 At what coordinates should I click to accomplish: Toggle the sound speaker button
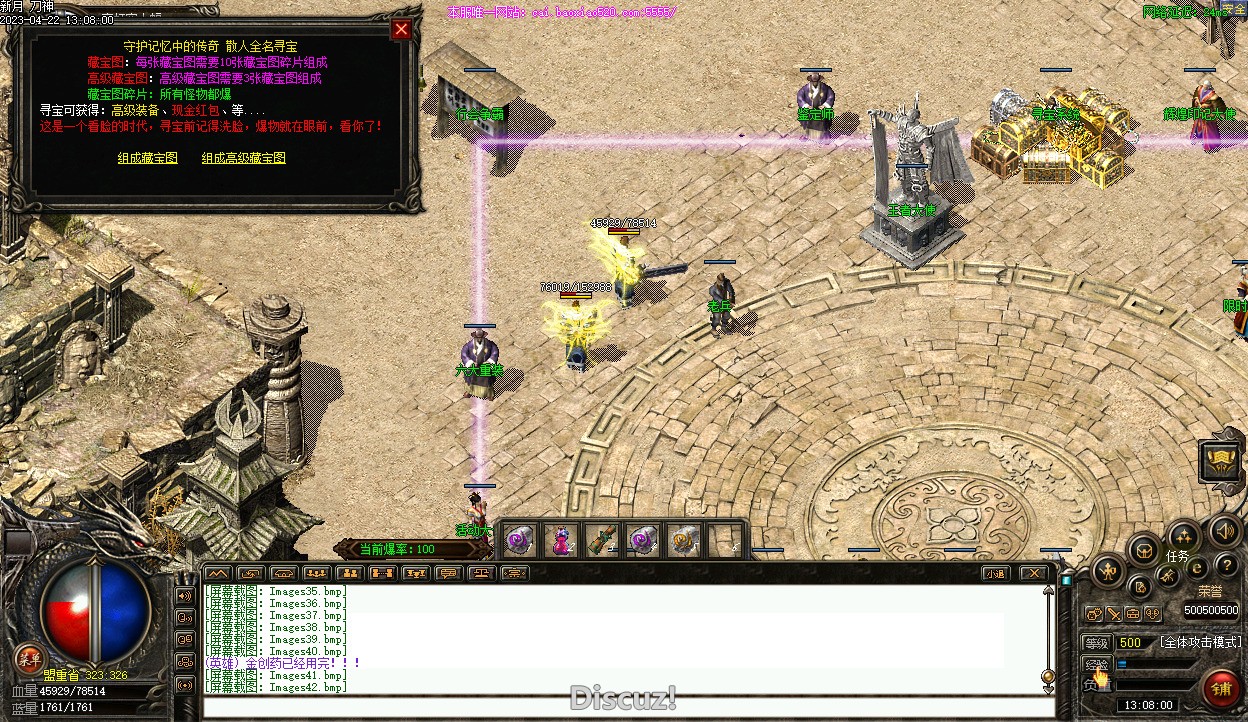pos(1223,530)
